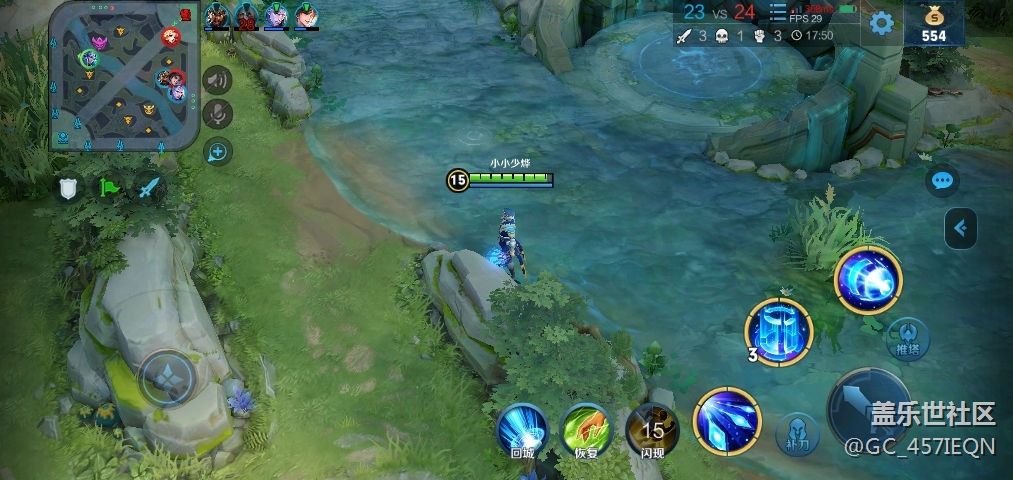Toggle the speaker sound icon
Screen dimensions: 1013x480
[x=217, y=80]
